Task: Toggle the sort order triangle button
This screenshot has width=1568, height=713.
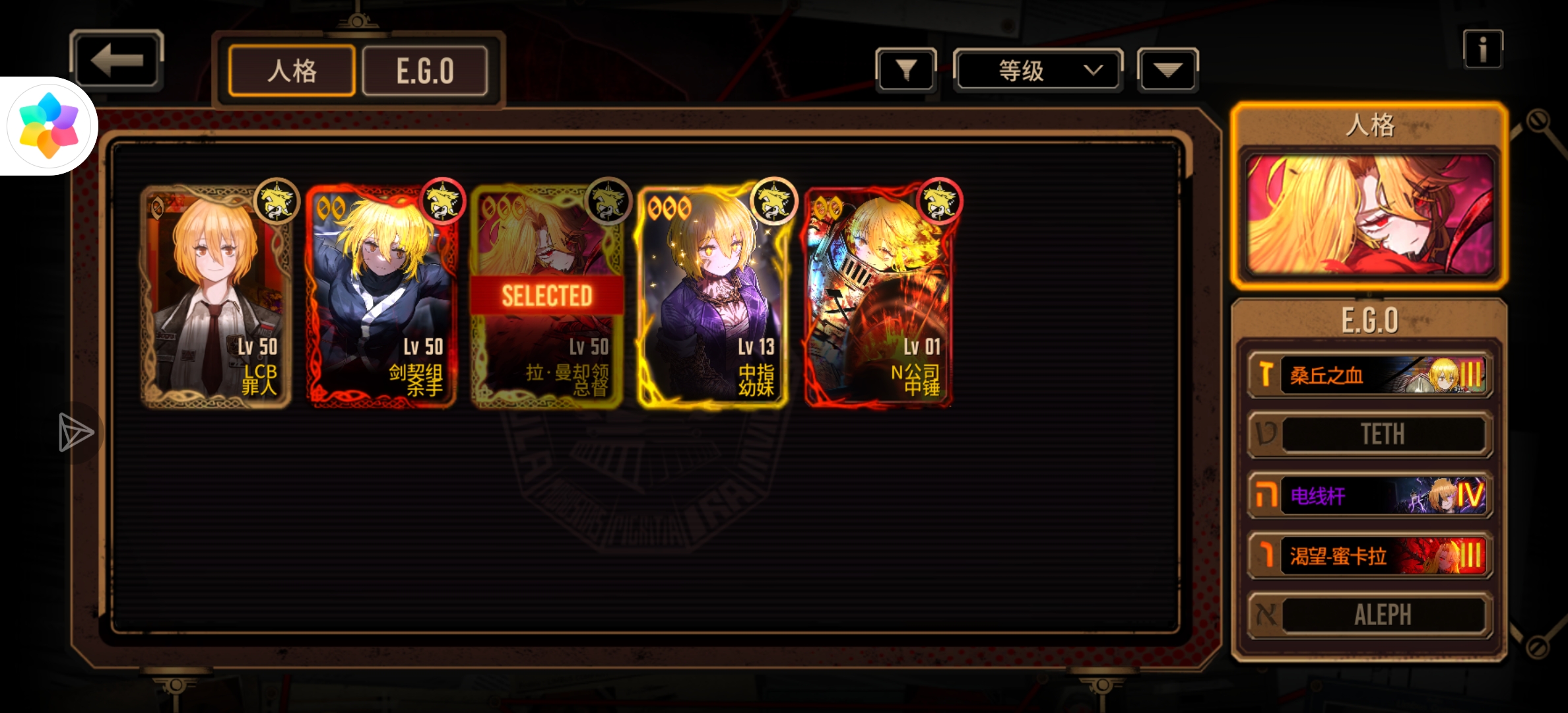Action: pos(1167,70)
